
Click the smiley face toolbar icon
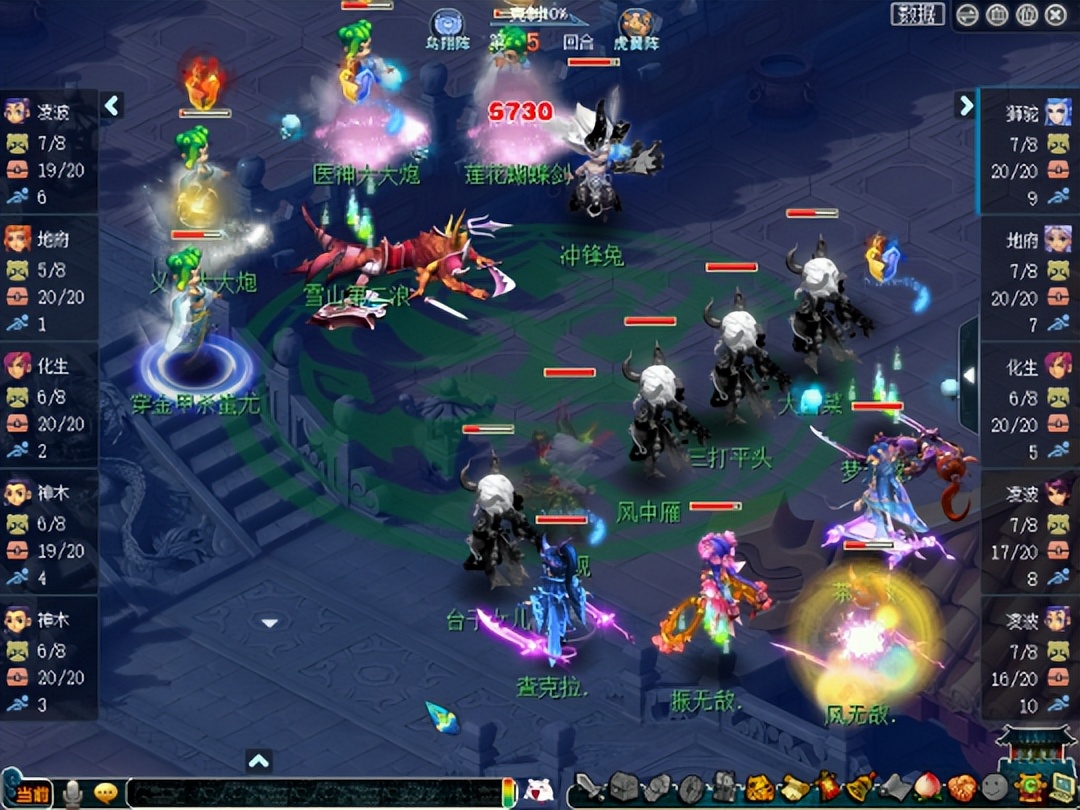[994, 788]
